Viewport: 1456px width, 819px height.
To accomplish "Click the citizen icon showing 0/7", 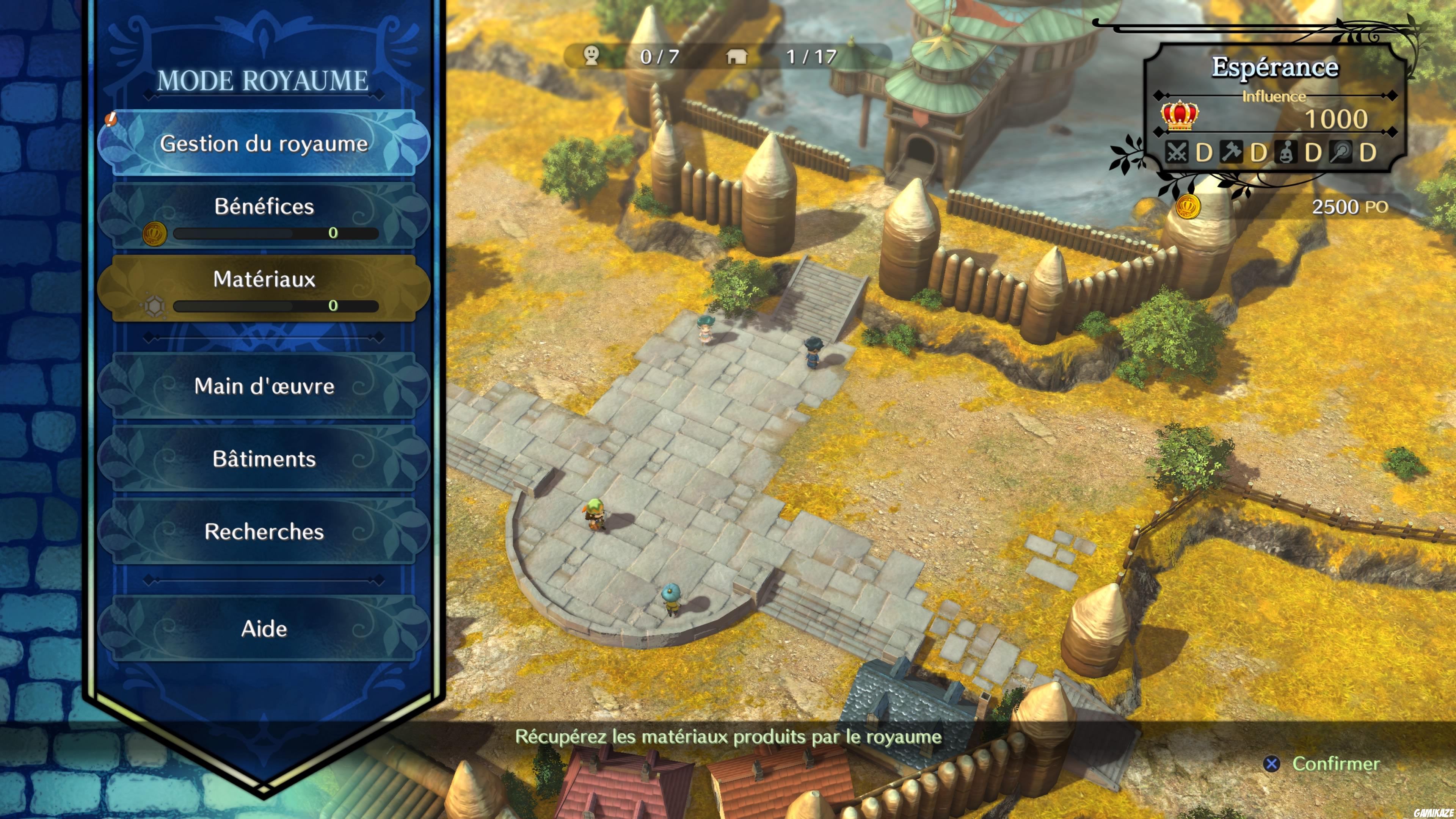I will coord(591,56).
